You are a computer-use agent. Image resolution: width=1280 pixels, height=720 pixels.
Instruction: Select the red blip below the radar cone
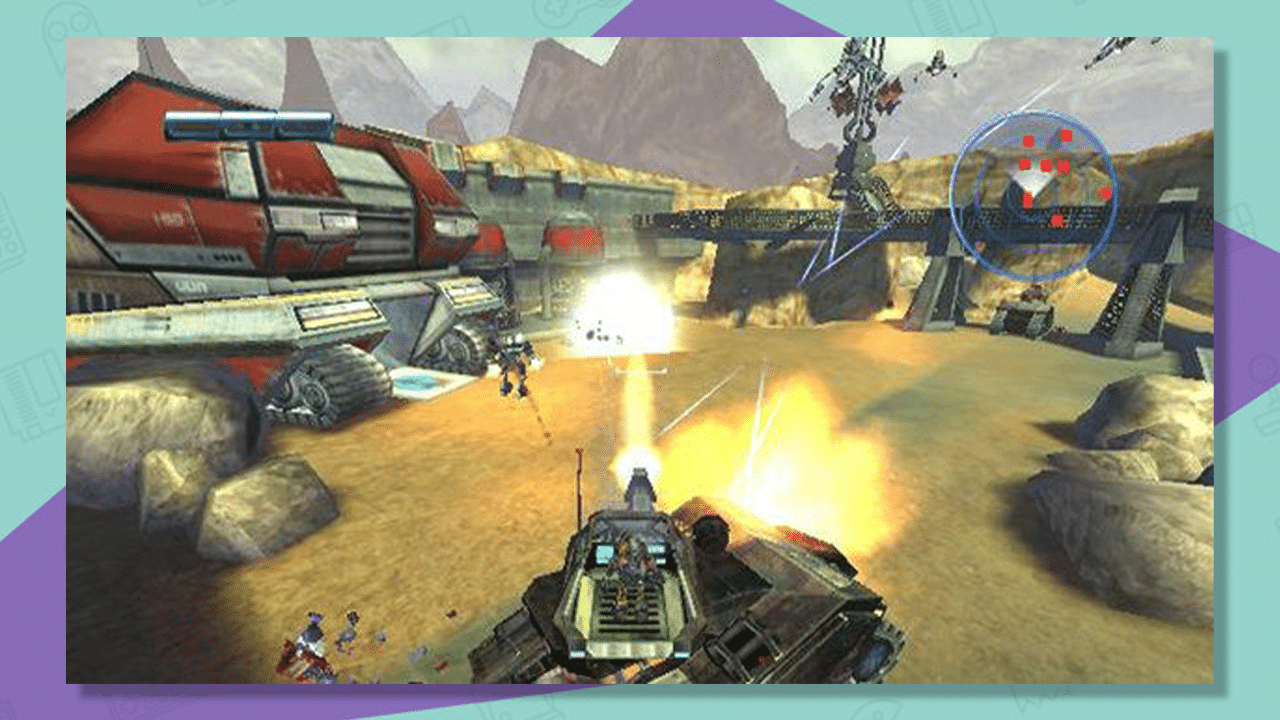point(1028,200)
